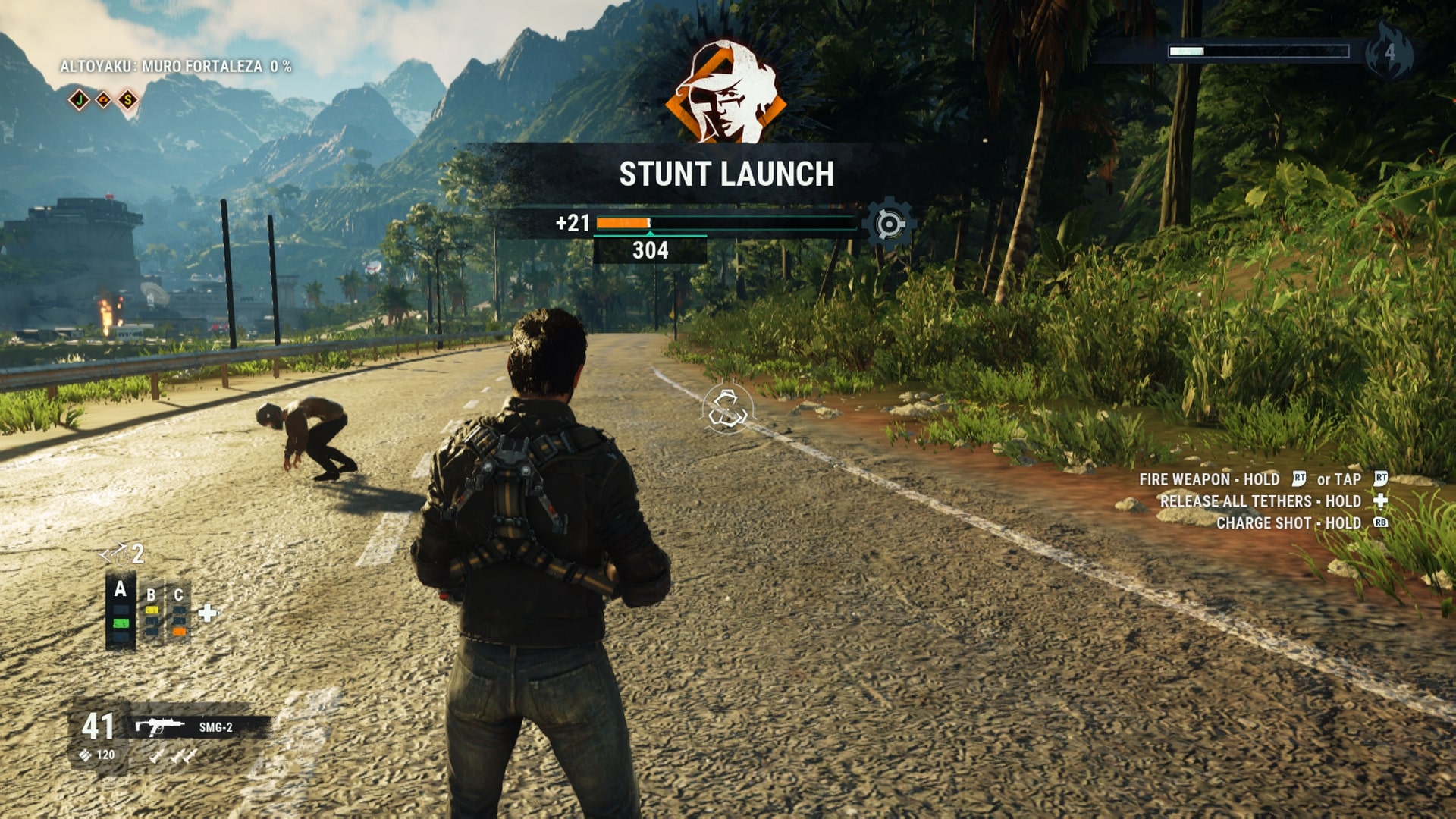Select the SMG-2 weapon slot

coord(200,727)
